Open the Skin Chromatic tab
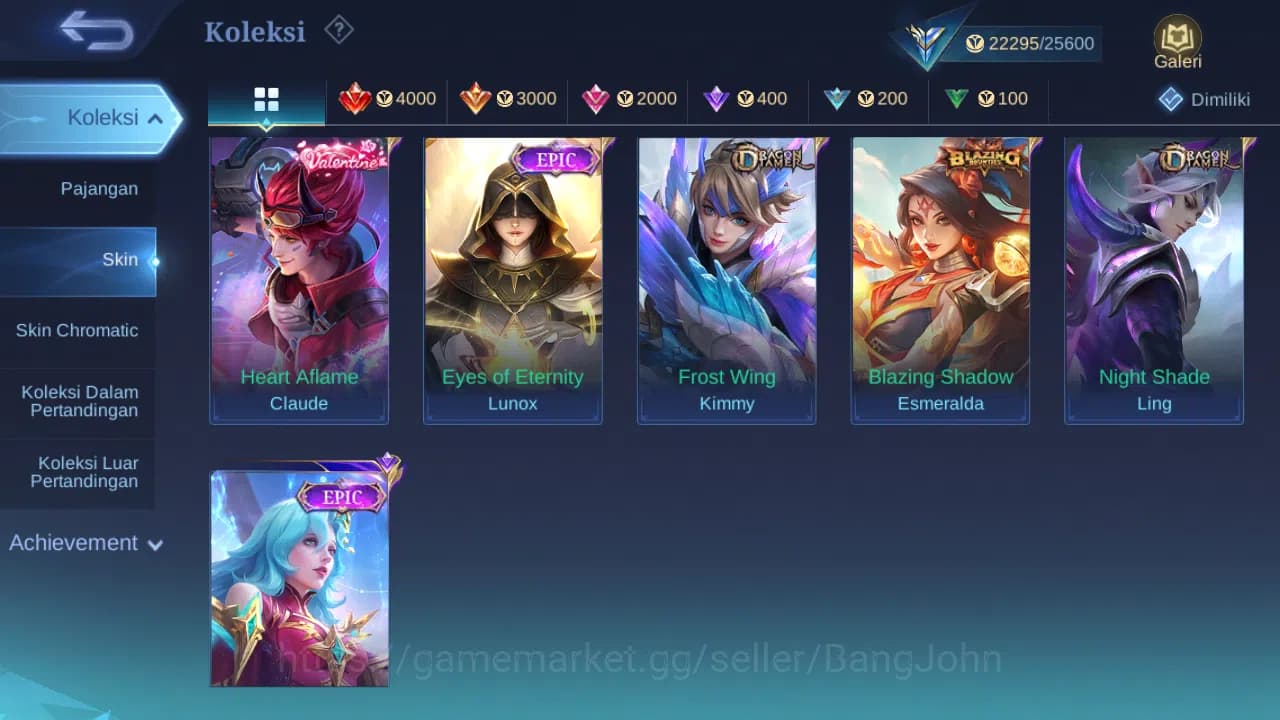This screenshot has height=720, width=1280. [x=78, y=330]
